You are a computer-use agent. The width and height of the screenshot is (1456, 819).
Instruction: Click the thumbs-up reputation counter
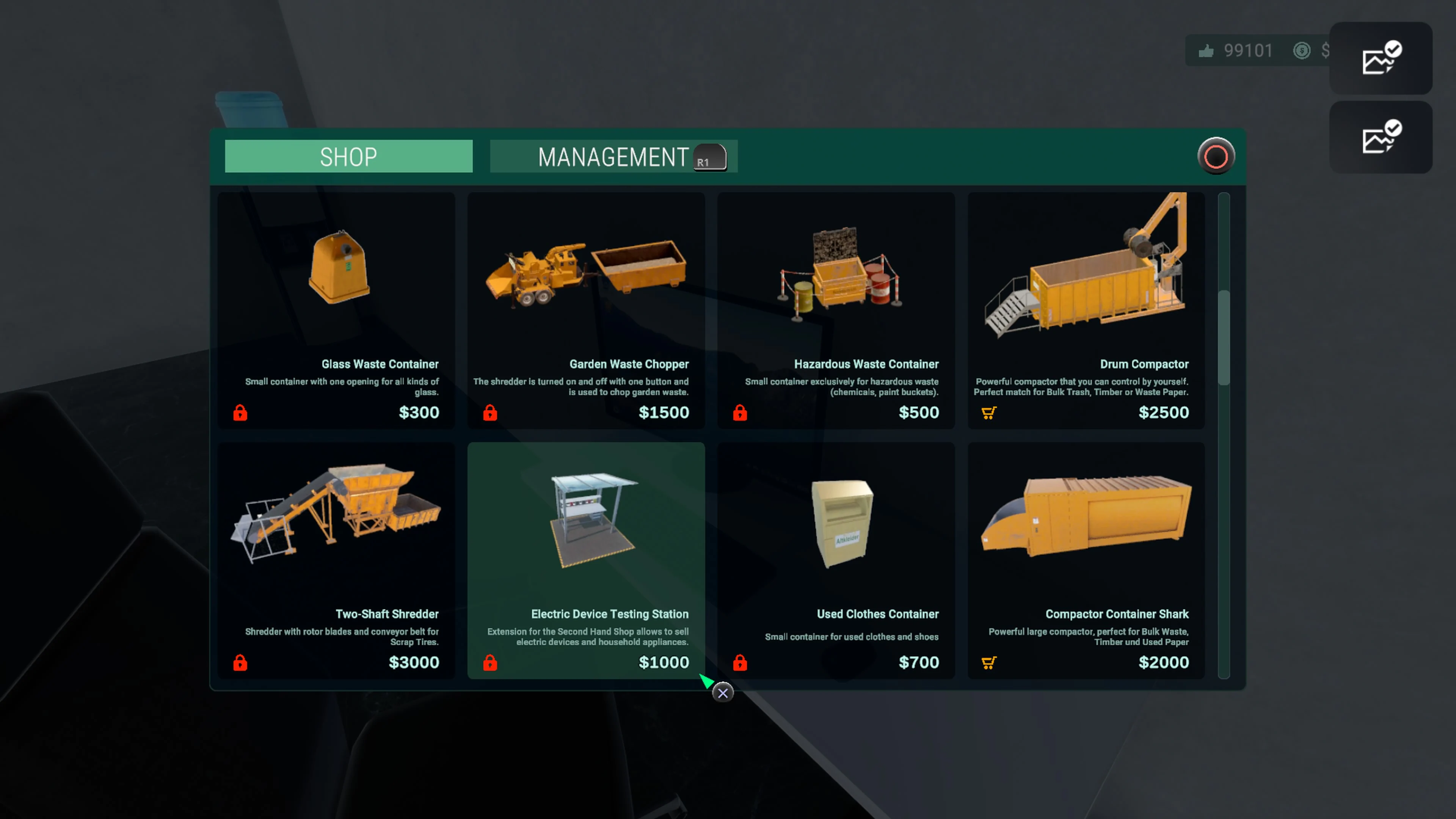point(1206,50)
